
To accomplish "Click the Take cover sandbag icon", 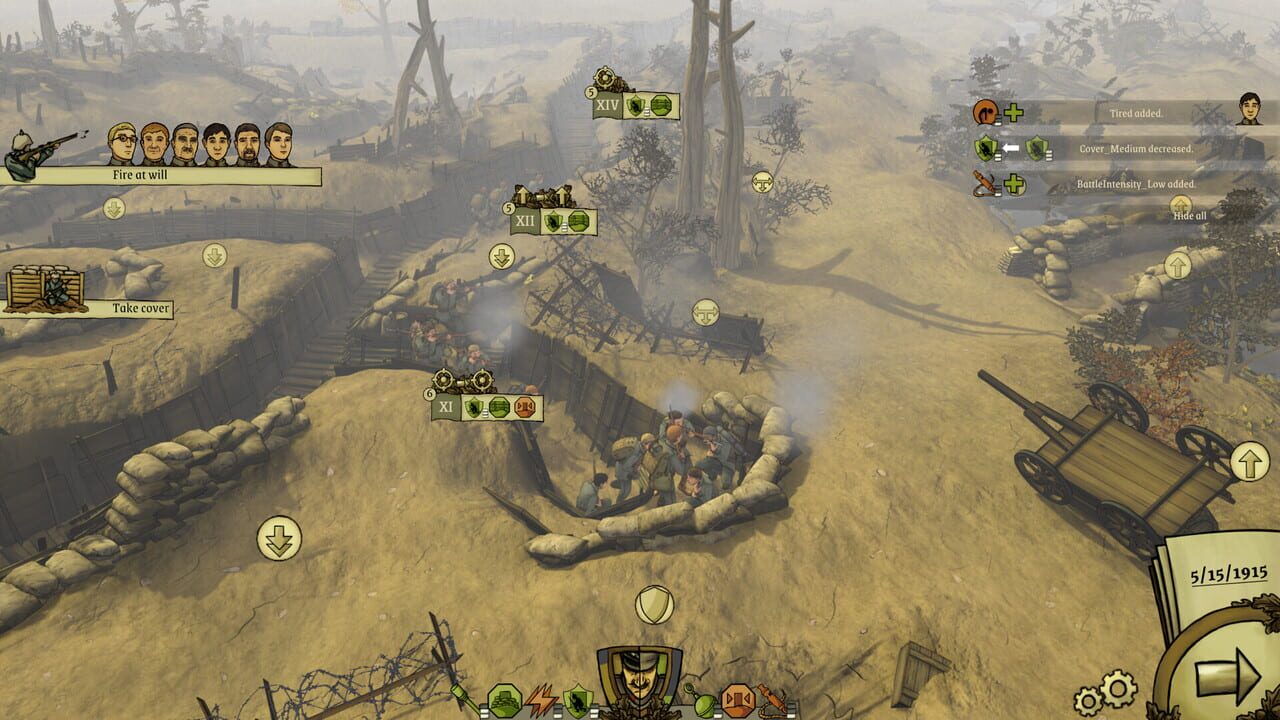I will 44,288.
